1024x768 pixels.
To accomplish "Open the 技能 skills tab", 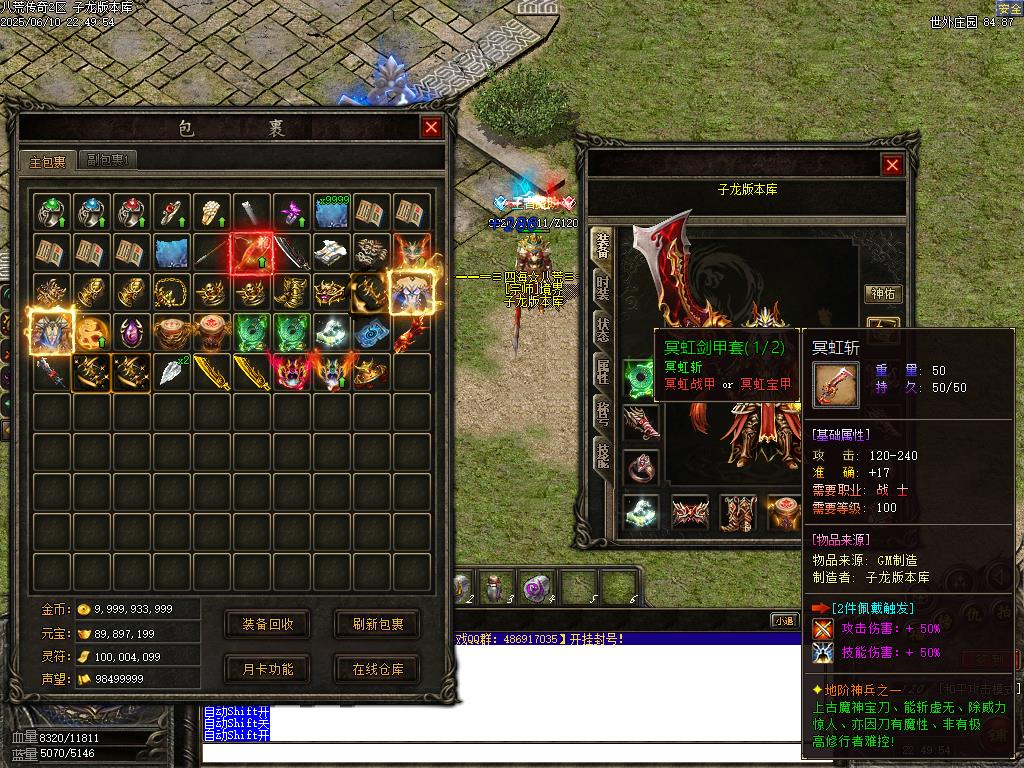I will click(602, 453).
